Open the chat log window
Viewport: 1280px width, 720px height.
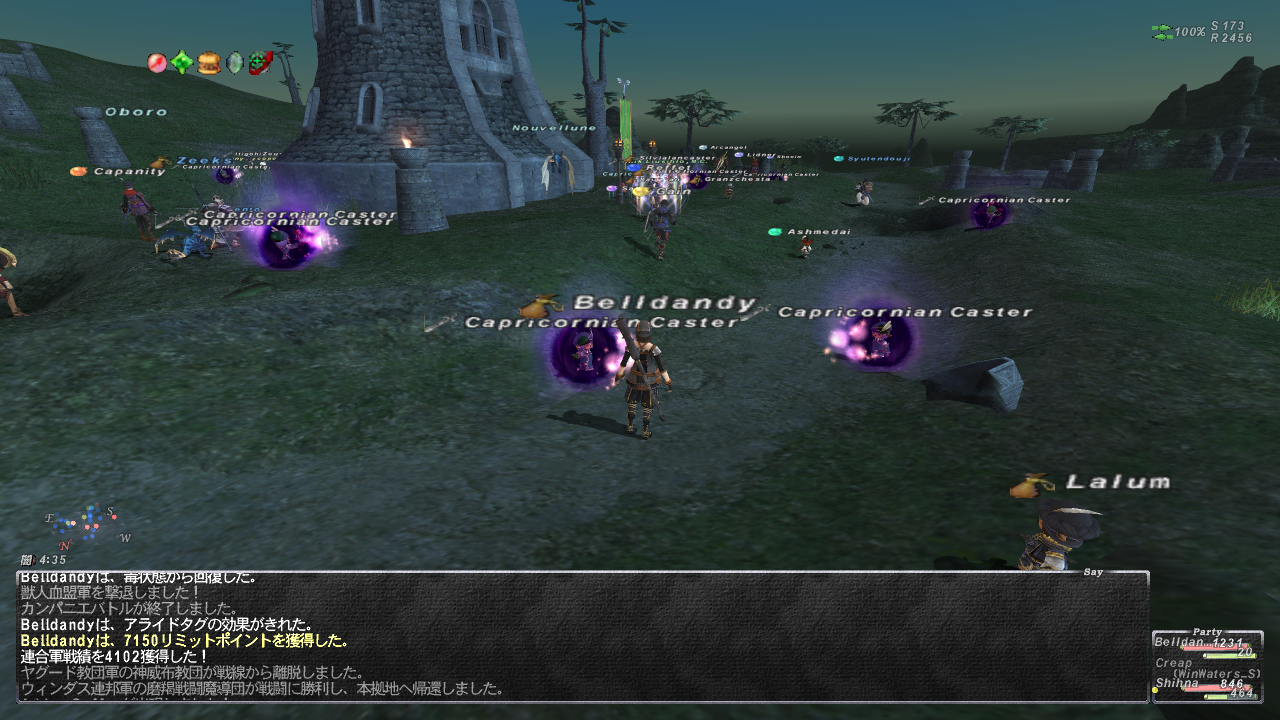582,636
